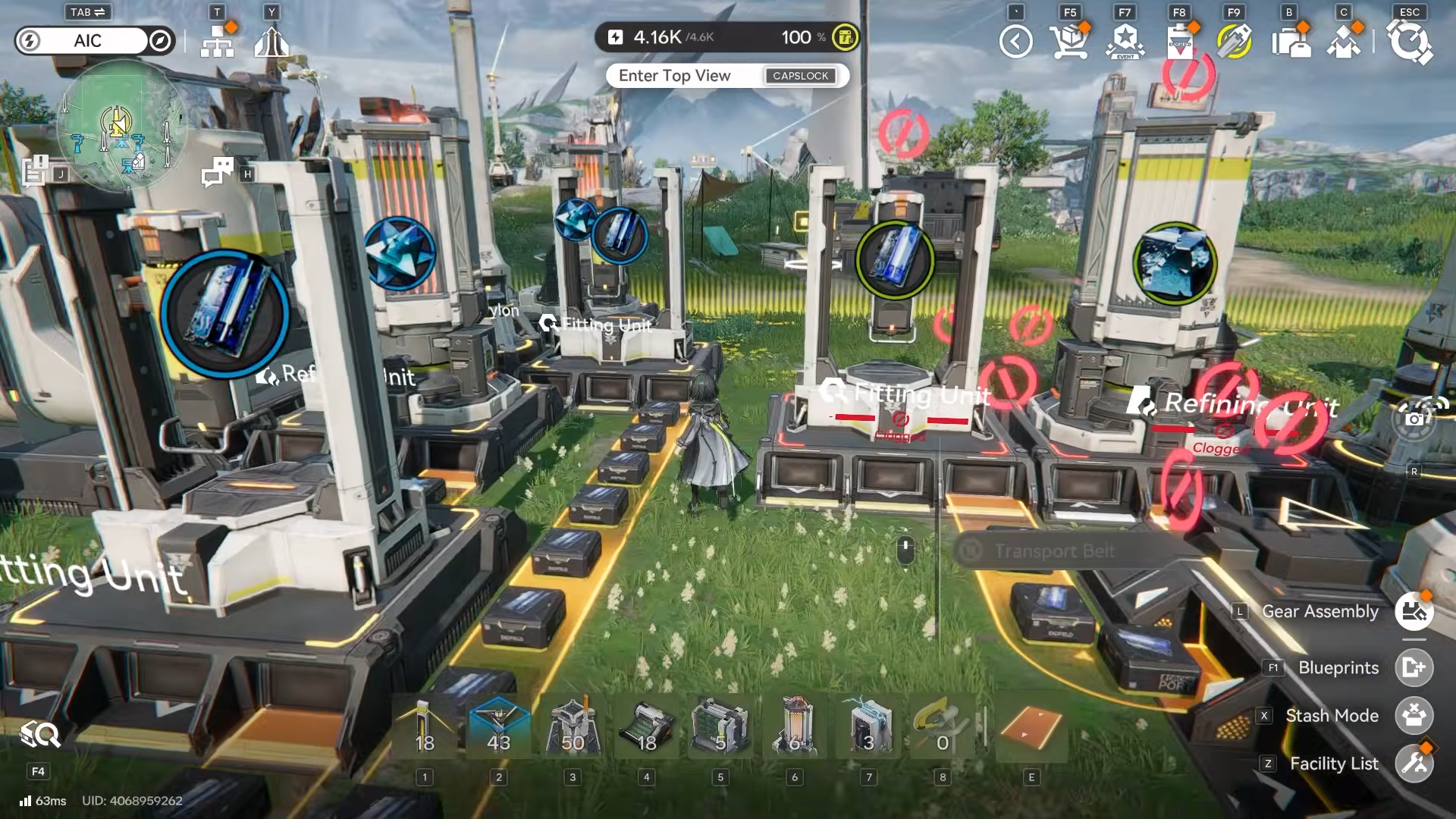Open the shopping cart store icon

(1069, 42)
